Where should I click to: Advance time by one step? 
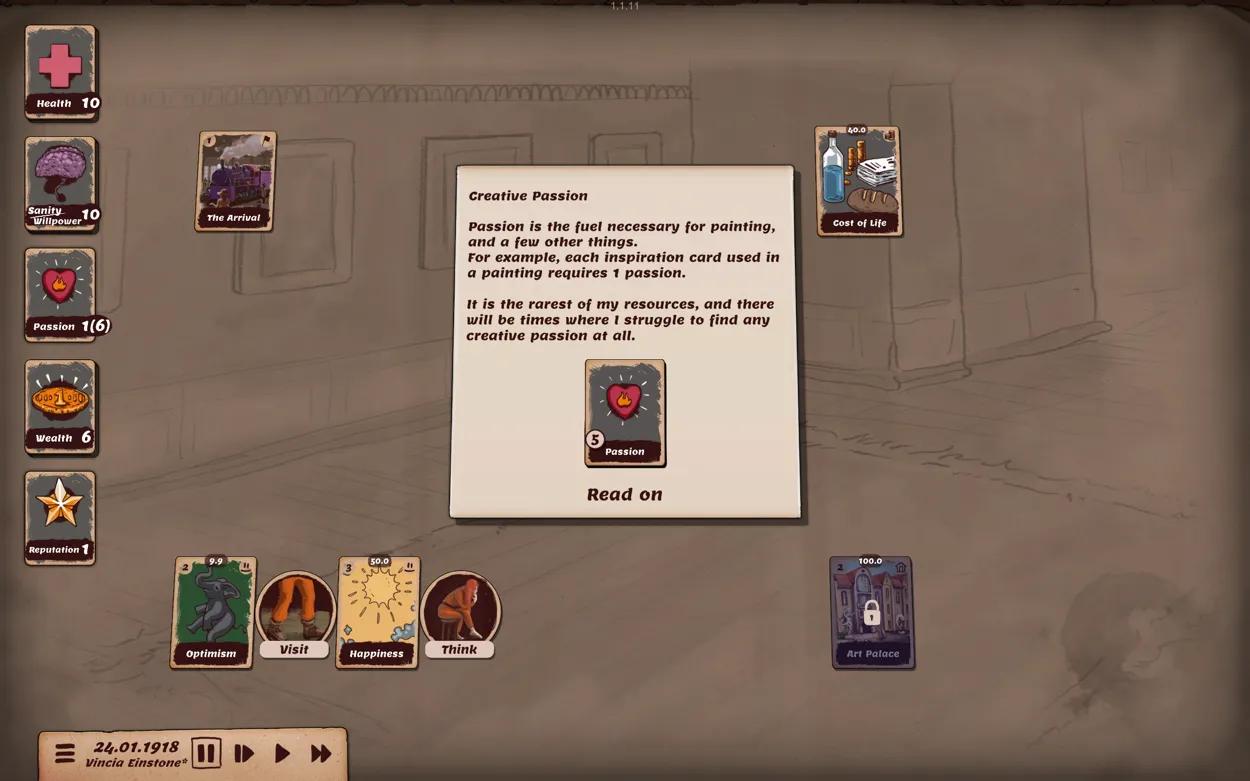click(x=244, y=754)
